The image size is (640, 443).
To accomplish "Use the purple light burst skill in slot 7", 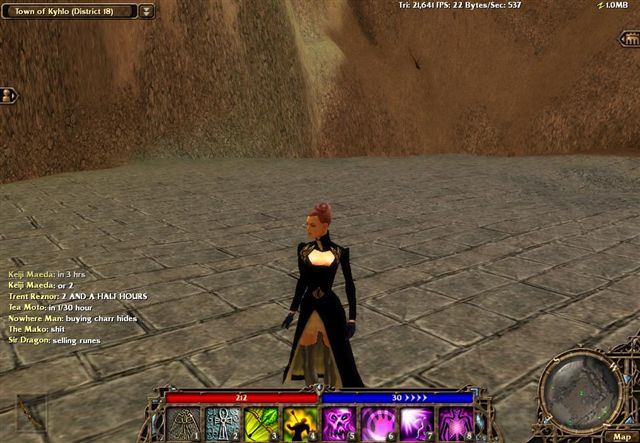I will tap(417, 424).
